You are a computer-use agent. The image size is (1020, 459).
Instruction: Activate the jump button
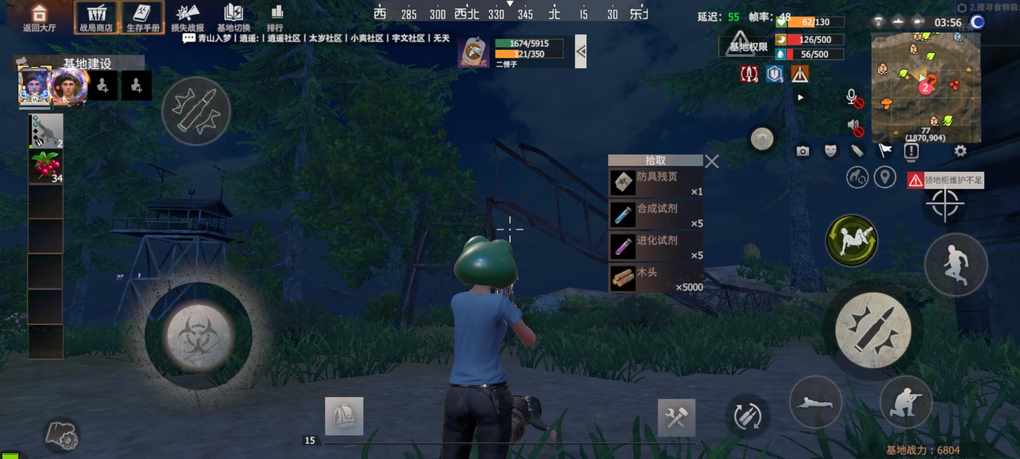coord(956,264)
